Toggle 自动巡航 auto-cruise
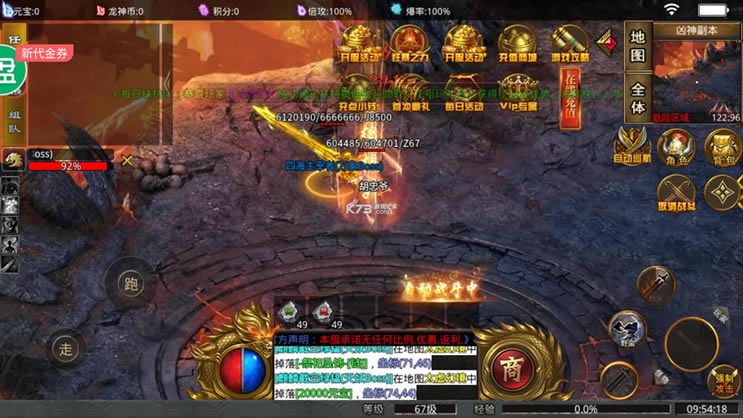Image resolution: width=743 pixels, height=418 pixels. pyautogui.click(x=631, y=145)
